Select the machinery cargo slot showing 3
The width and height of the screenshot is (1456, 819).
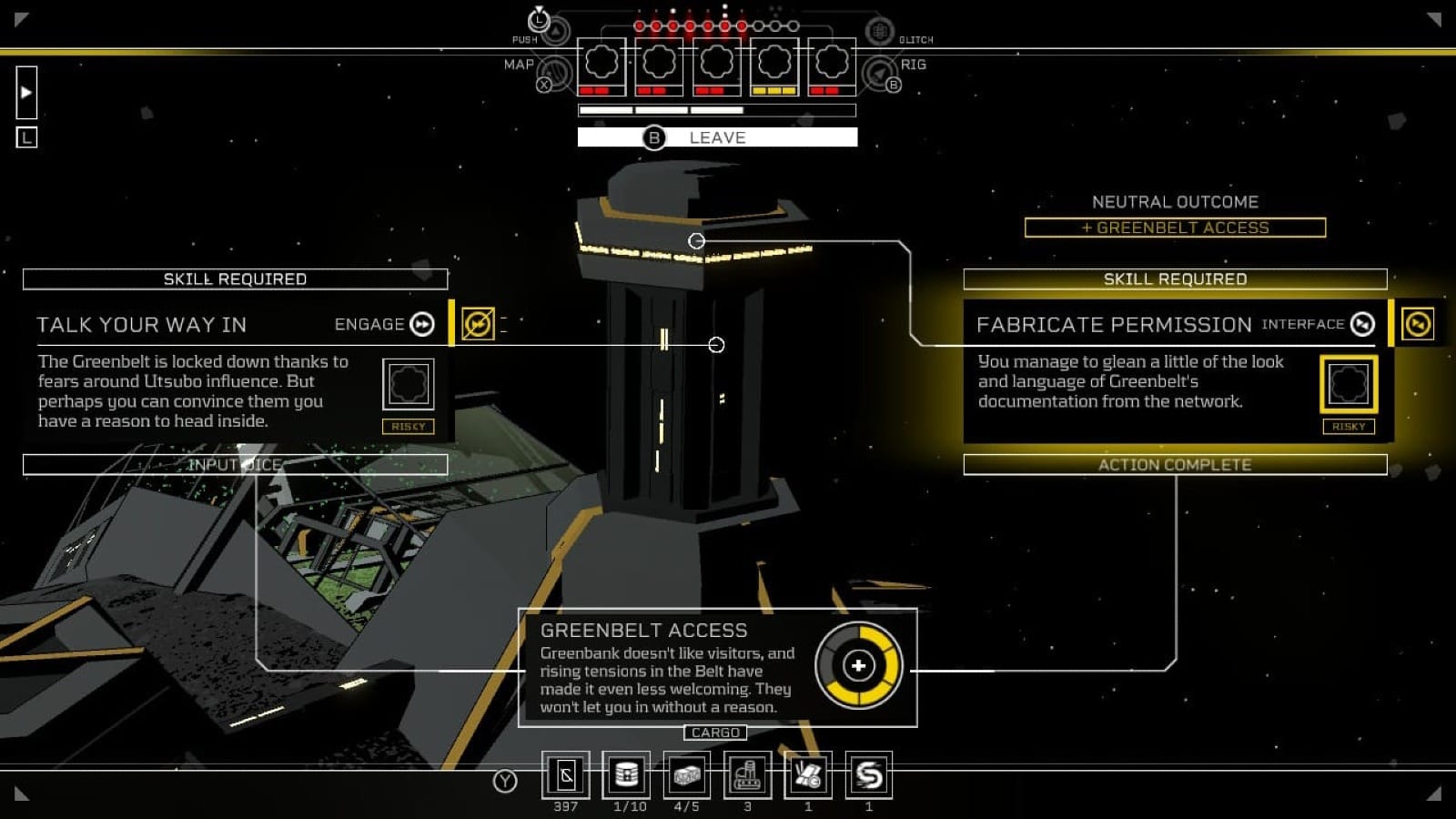747,775
